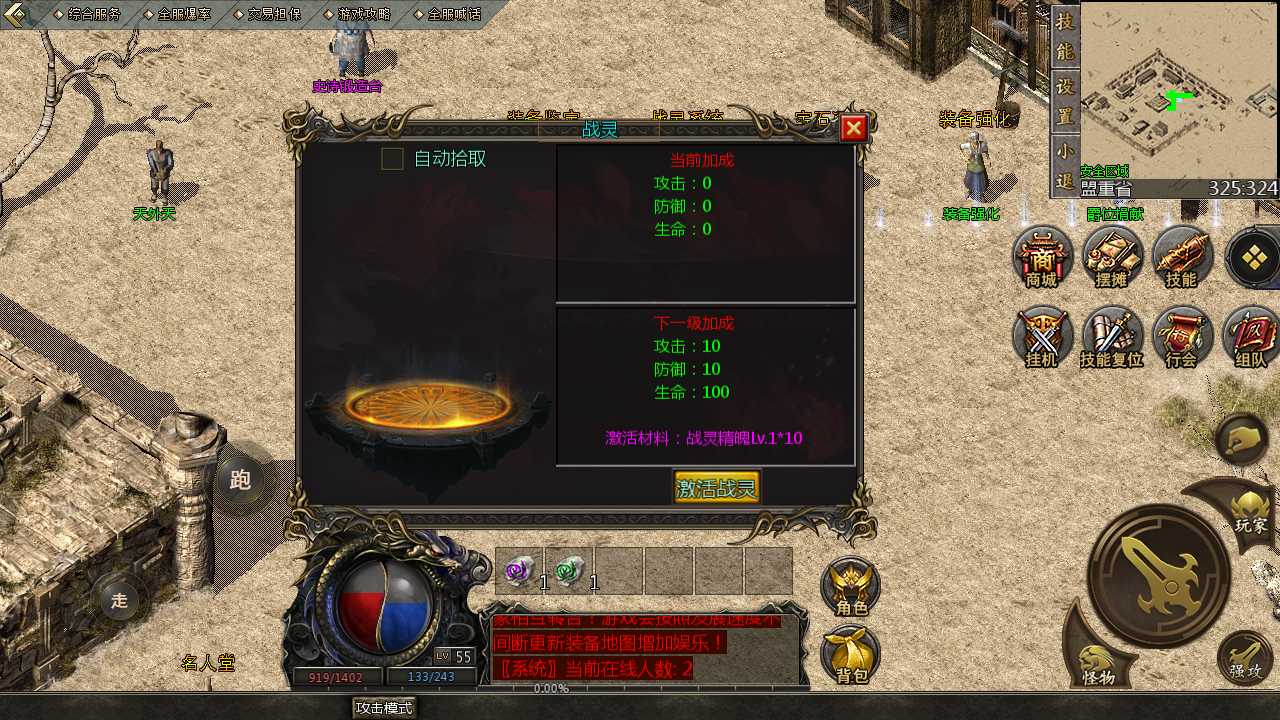Screen dimensions: 1280x720
Task: Activate the 挂机 auto-hang icon
Action: point(1042,338)
